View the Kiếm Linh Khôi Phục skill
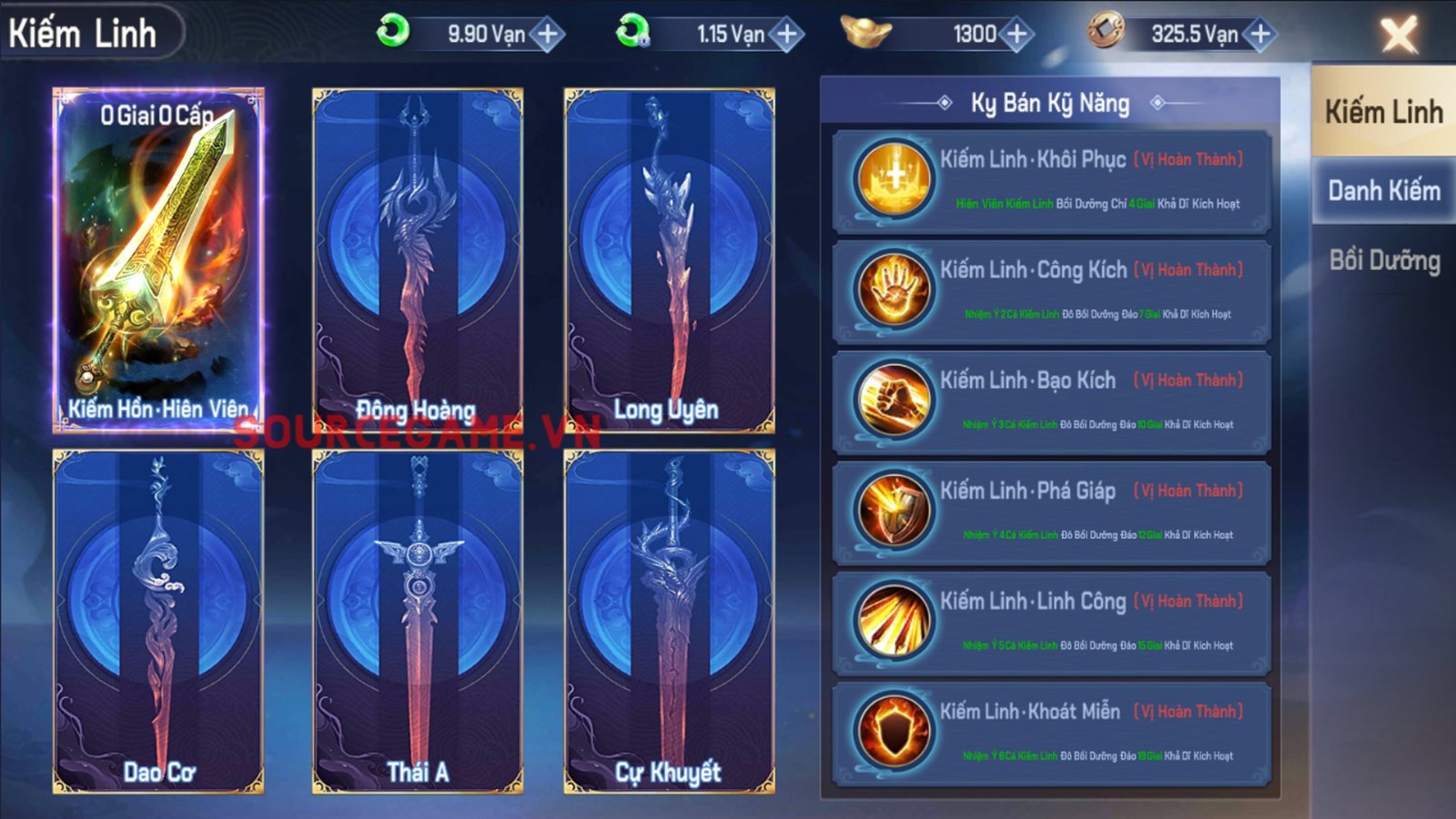Viewport: 1456px width, 819px height. pyautogui.click(x=1051, y=180)
